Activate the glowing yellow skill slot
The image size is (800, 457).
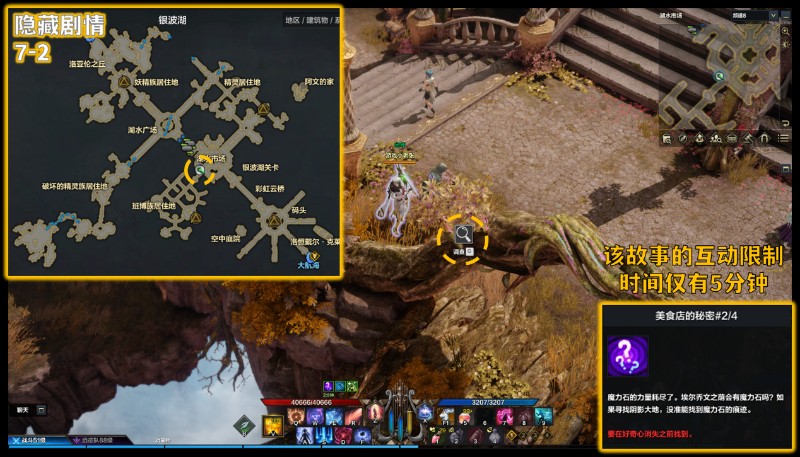(x=272, y=426)
